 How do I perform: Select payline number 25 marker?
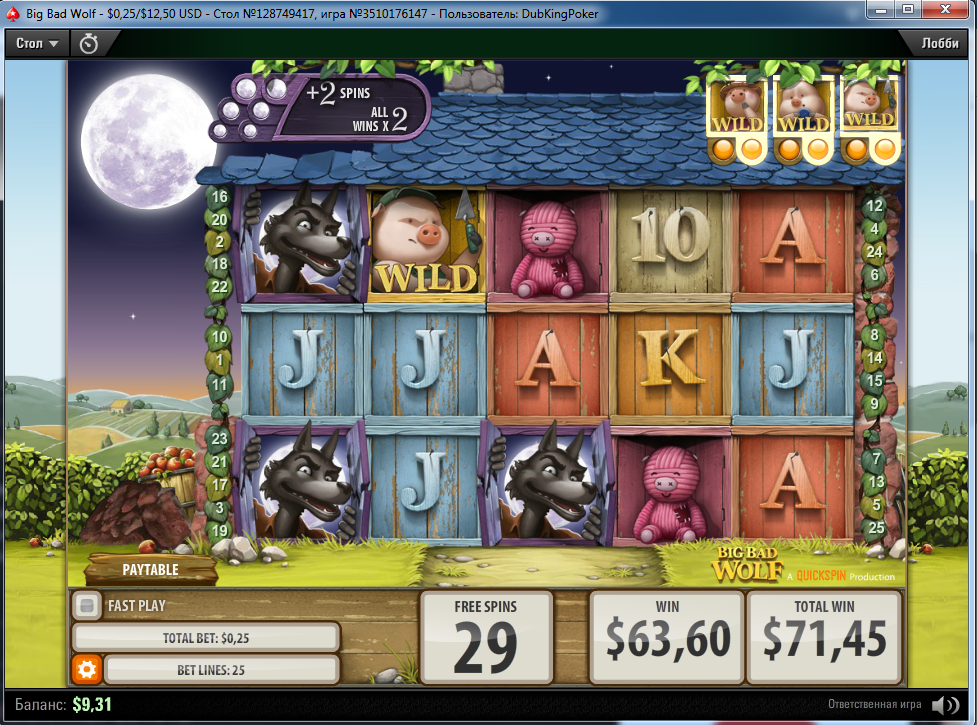pos(876,527)
